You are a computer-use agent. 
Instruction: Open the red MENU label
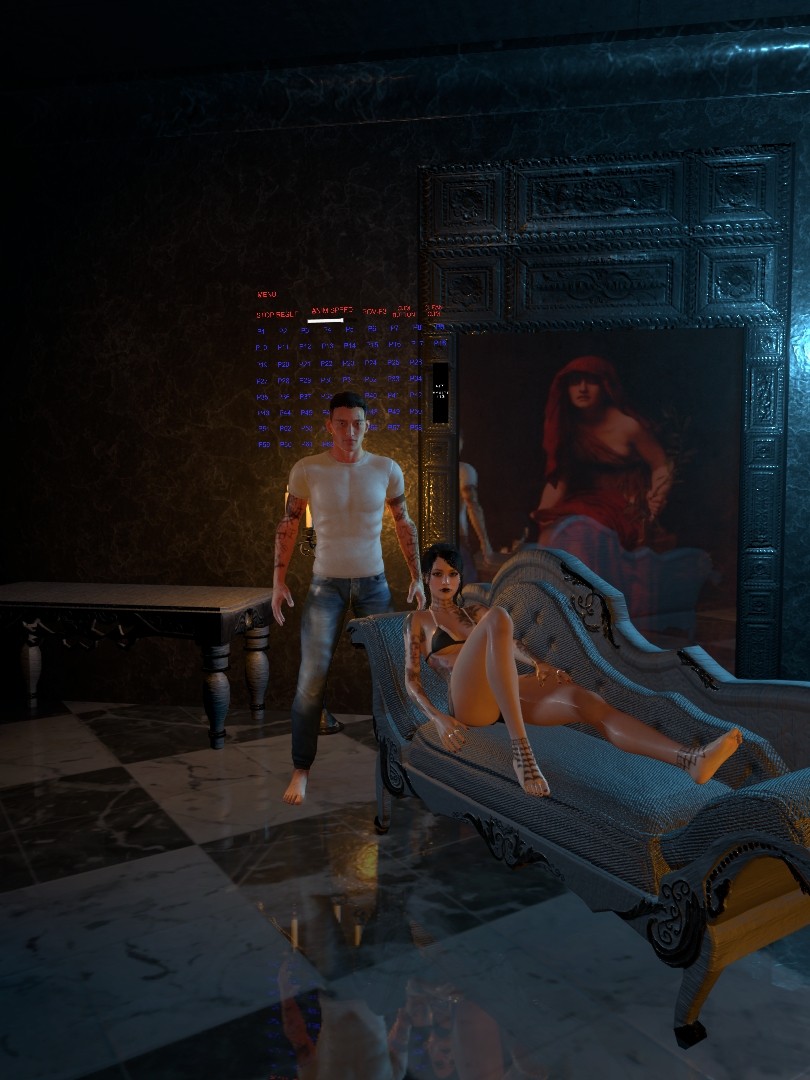tap(266, 295)
